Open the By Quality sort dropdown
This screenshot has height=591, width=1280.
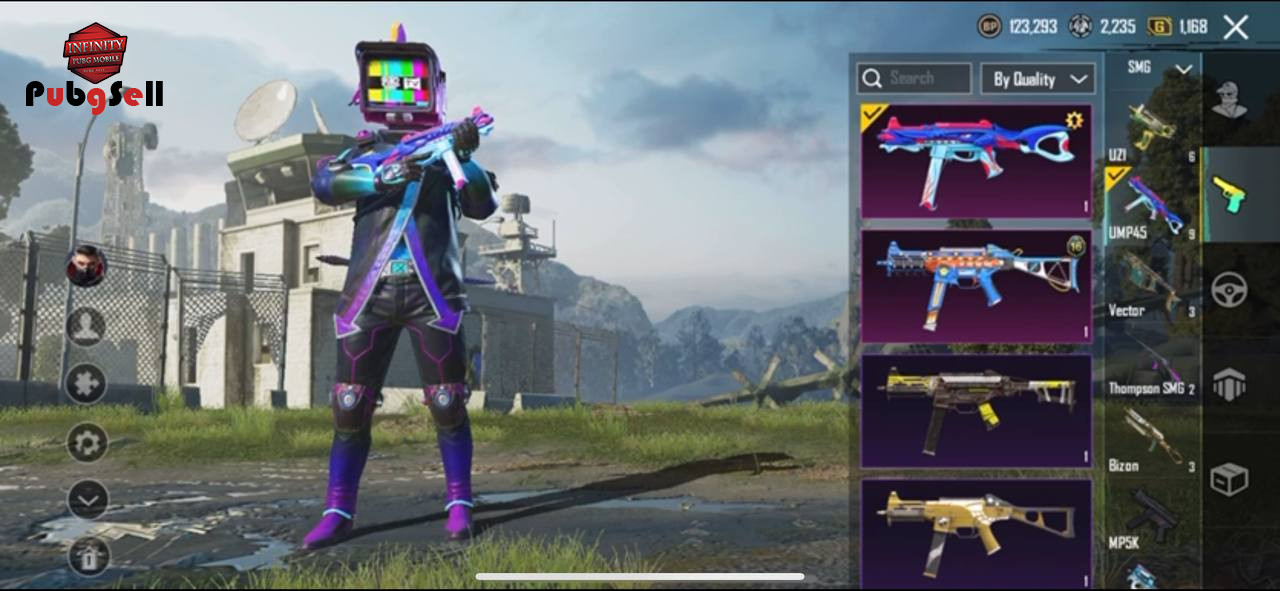1037,79
